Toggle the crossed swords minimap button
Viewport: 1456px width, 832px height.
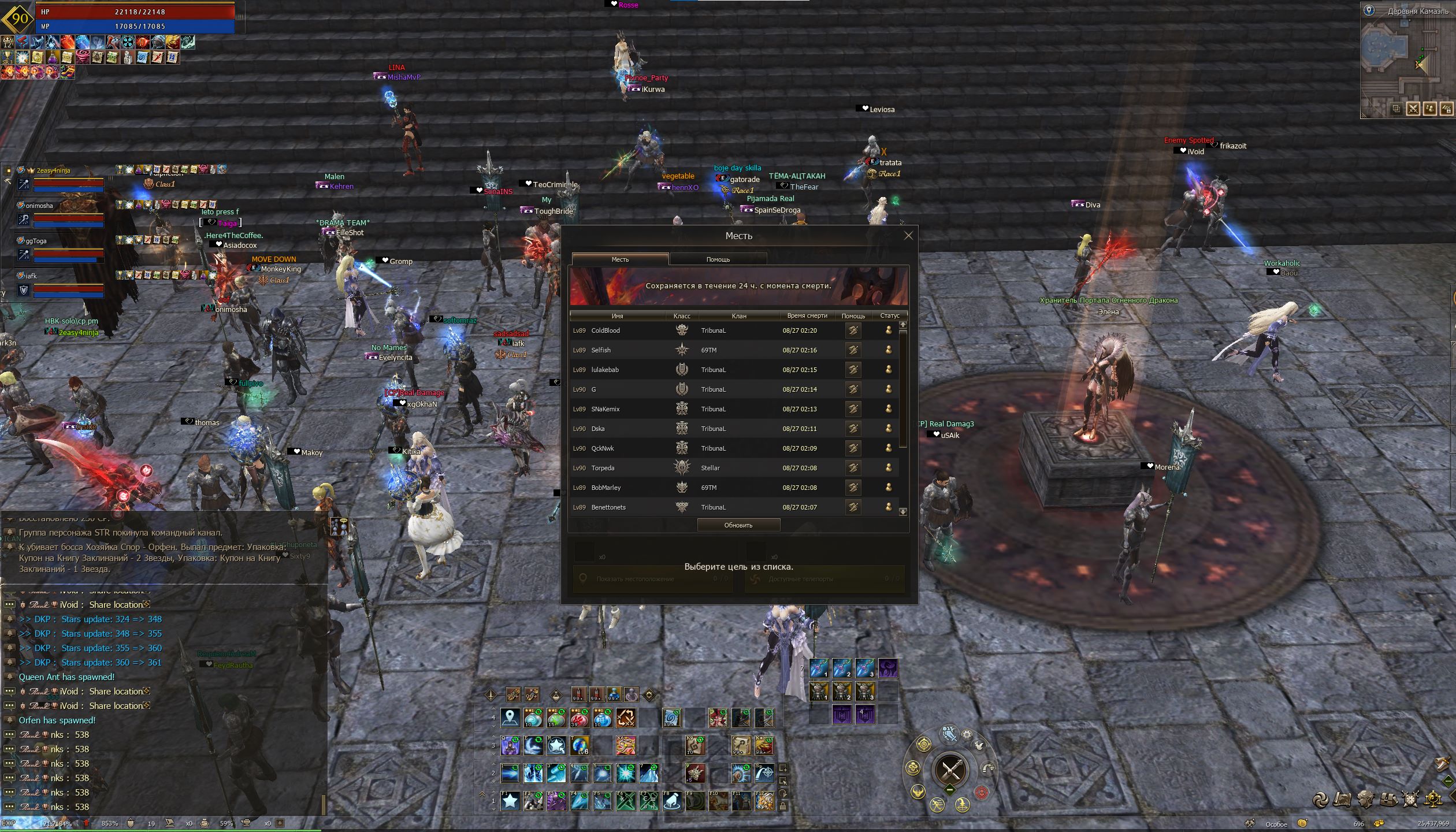1413,109
